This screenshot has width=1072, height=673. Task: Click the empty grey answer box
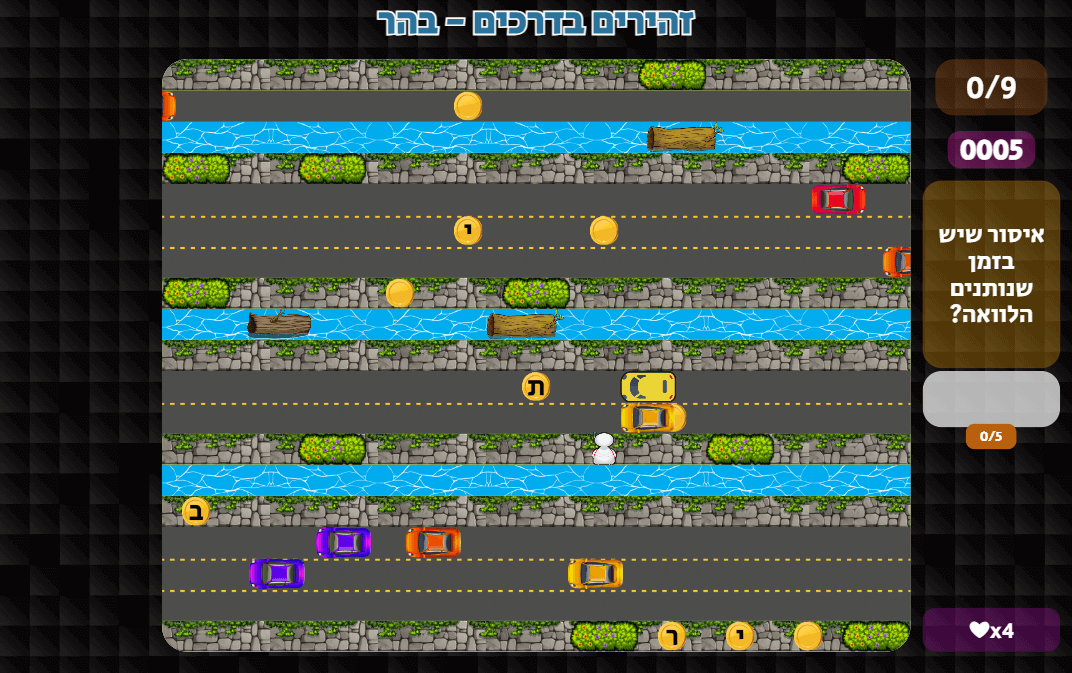990,399
